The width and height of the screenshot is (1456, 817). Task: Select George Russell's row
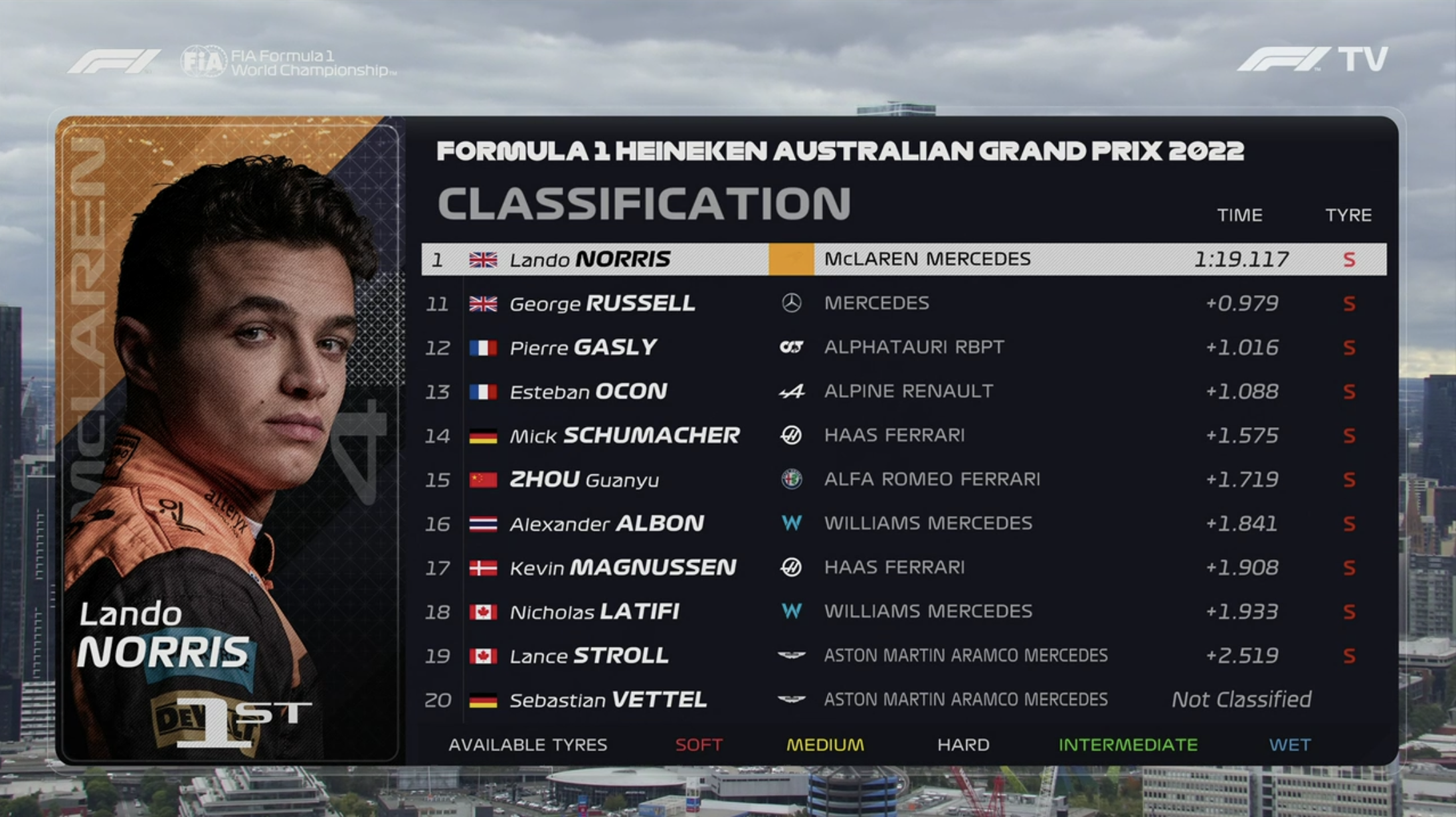(x=903, y=304)
